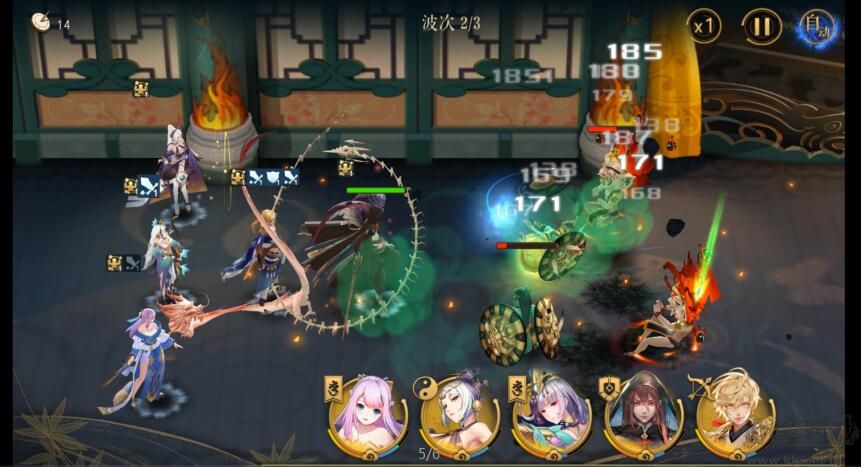Pause the battle

click(761, 27)
